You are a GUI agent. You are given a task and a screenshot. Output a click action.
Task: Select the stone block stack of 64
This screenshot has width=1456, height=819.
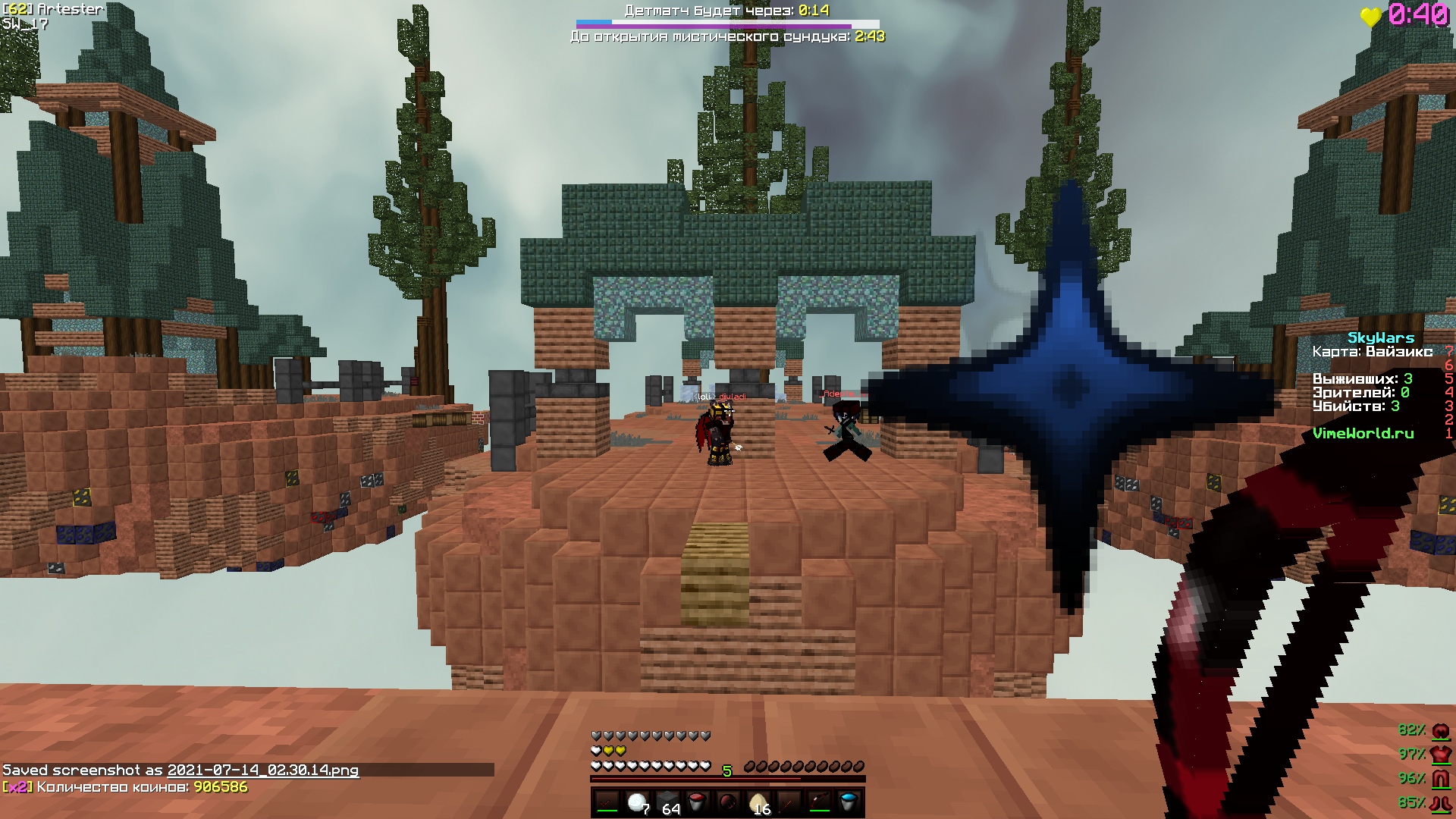(667, 803)
